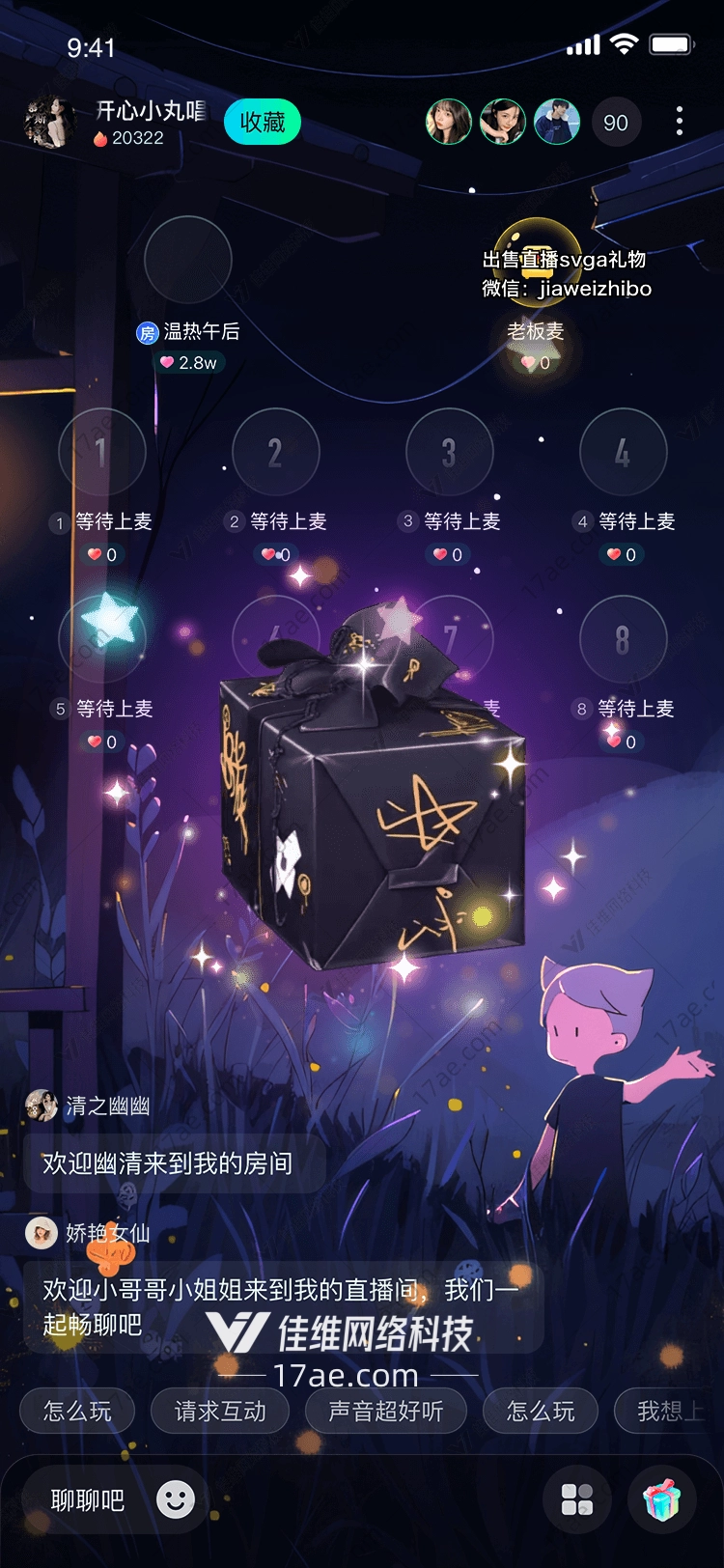Open the emoji smiley picker

(176, 1499)
